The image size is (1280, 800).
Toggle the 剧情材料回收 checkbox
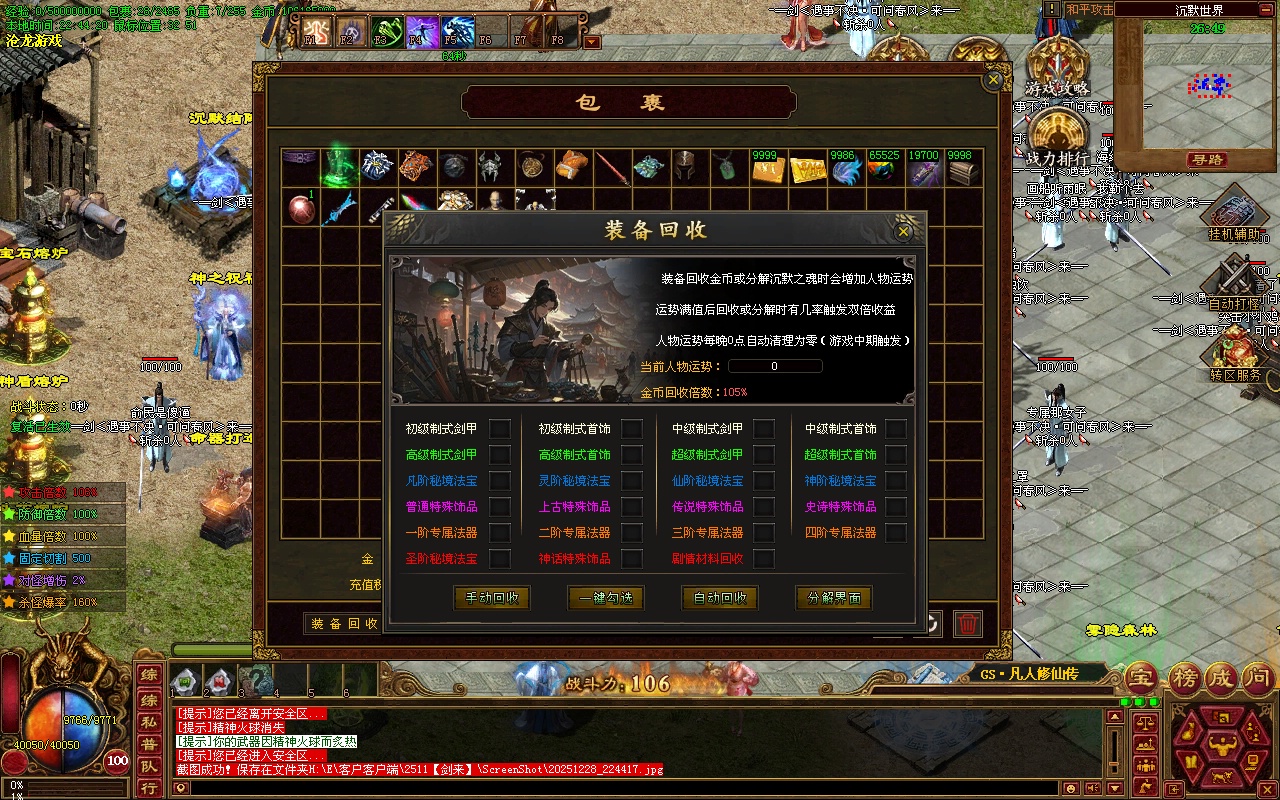764,559
